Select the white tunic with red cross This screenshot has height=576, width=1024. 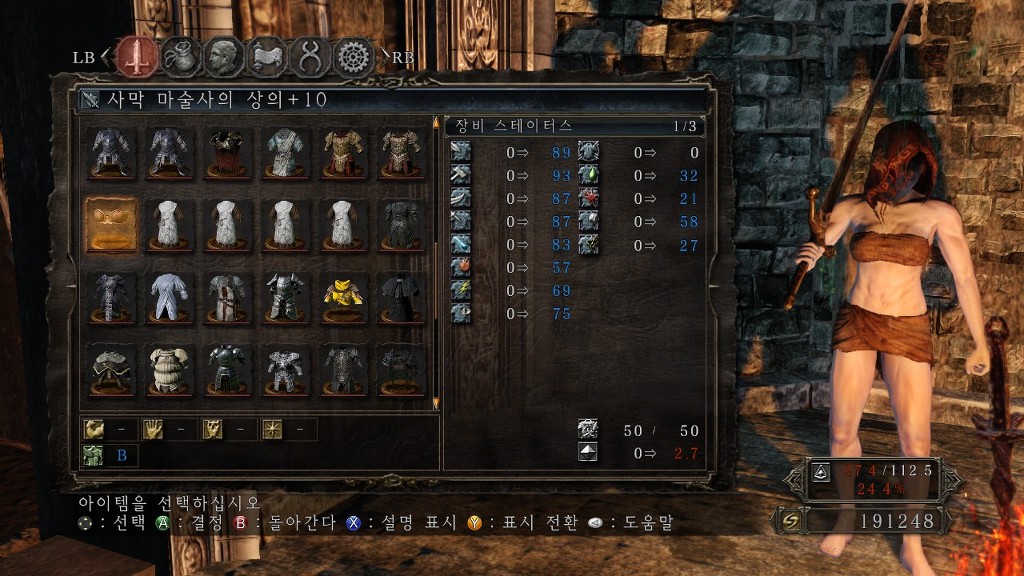point(227,297)
